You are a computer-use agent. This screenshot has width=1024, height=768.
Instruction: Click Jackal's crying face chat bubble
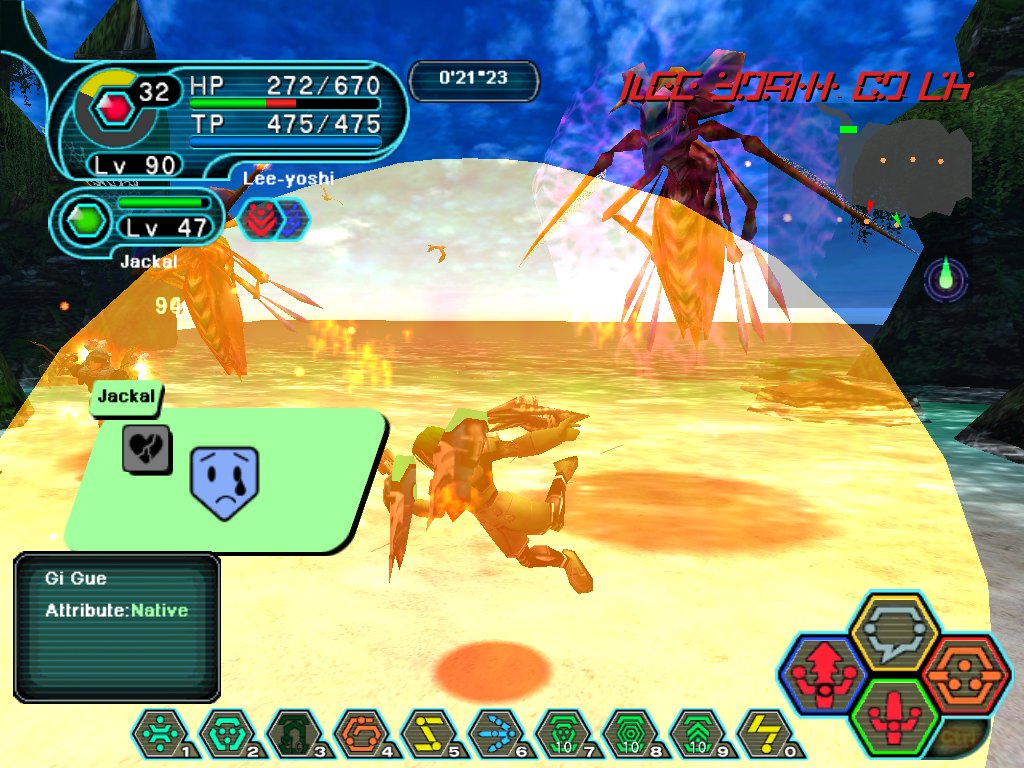(225, 479)
